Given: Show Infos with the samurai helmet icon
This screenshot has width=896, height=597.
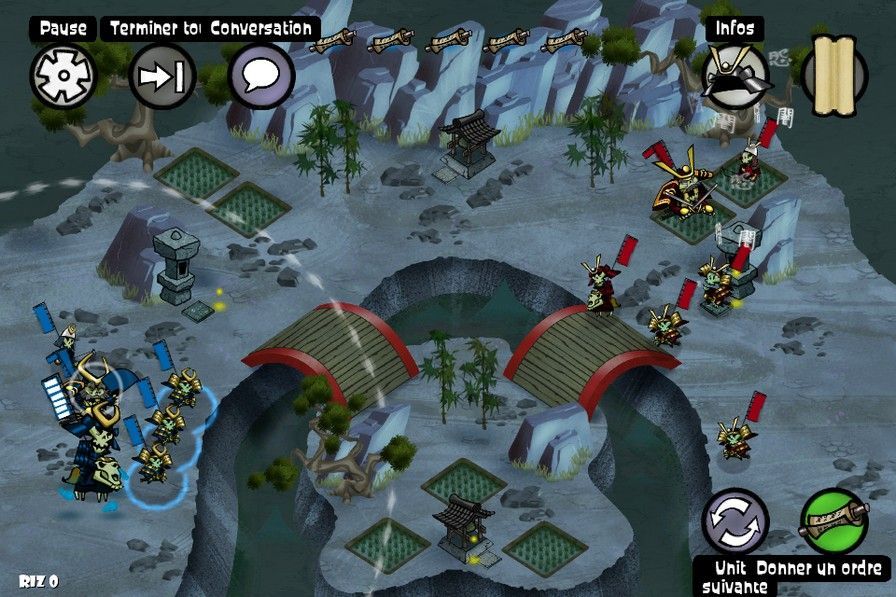Looking at the screenshot, I should (736, 76).
